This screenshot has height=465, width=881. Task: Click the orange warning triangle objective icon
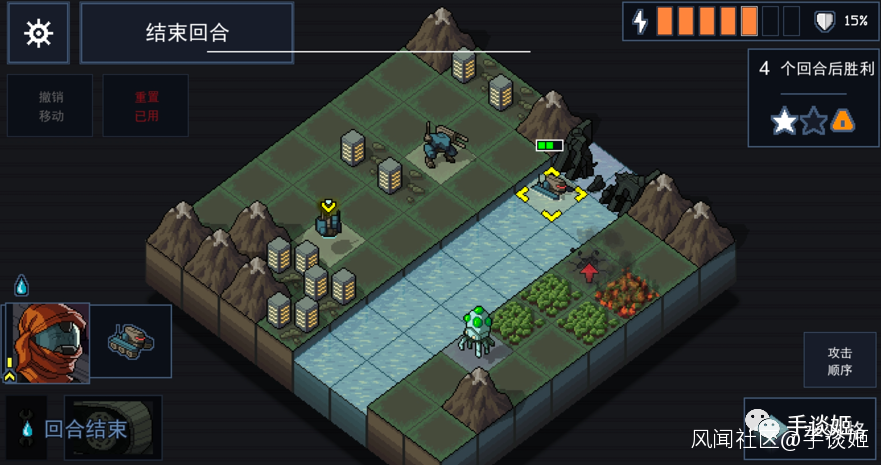[843, 121]
